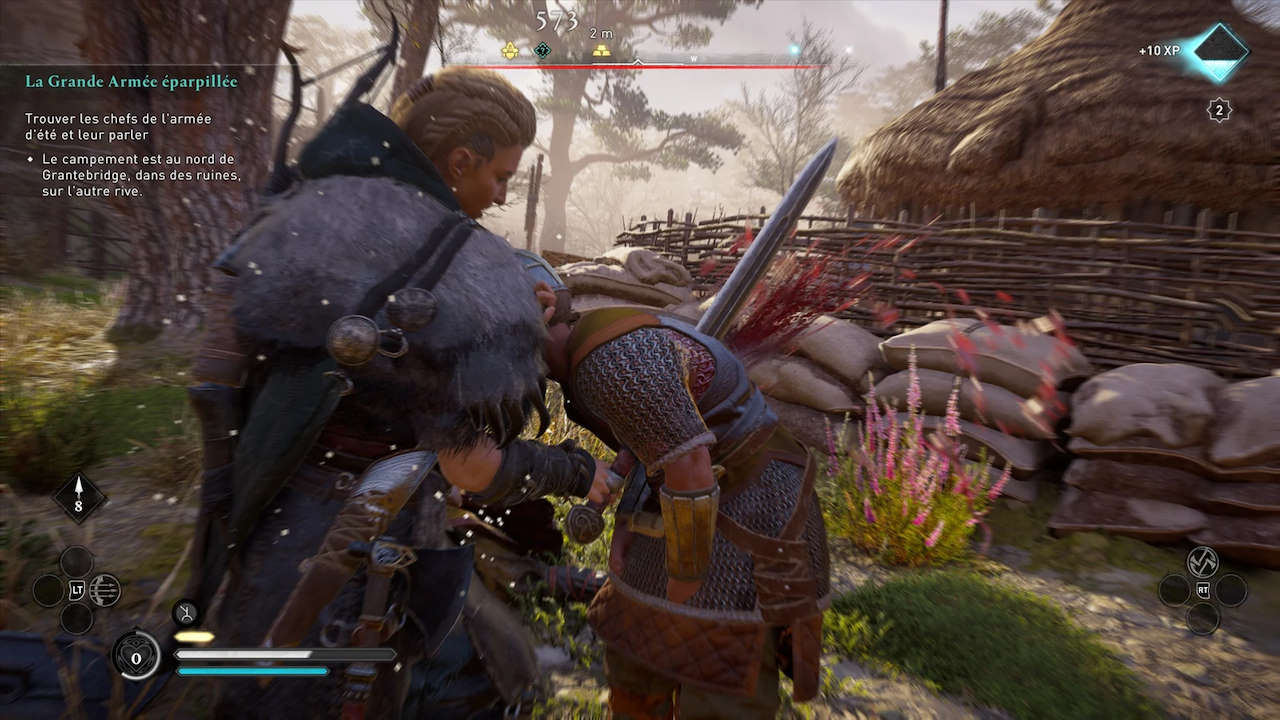
Task: Open the La Grande Armée éparpillée quest tracker
Action: tap(131, 82)
